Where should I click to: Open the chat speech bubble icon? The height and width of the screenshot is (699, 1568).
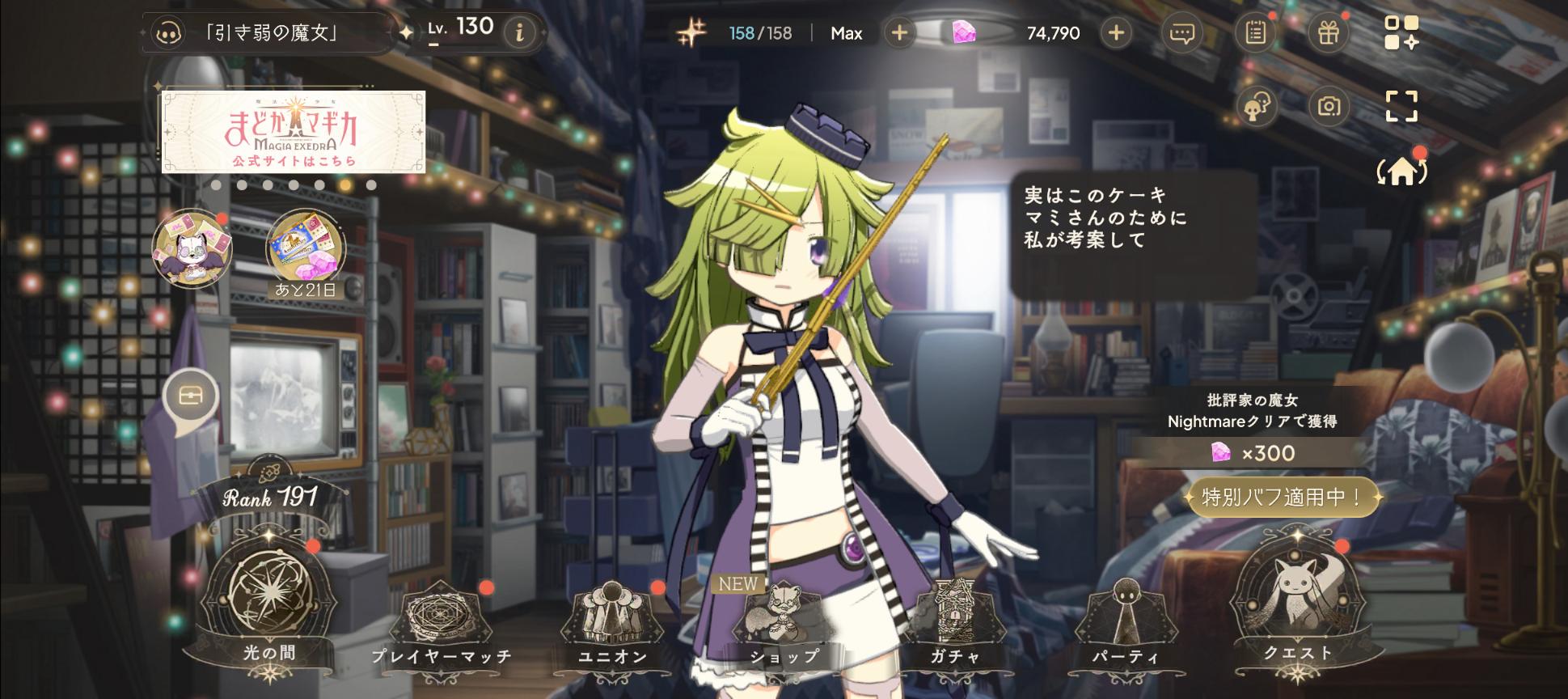[1181, 33]
